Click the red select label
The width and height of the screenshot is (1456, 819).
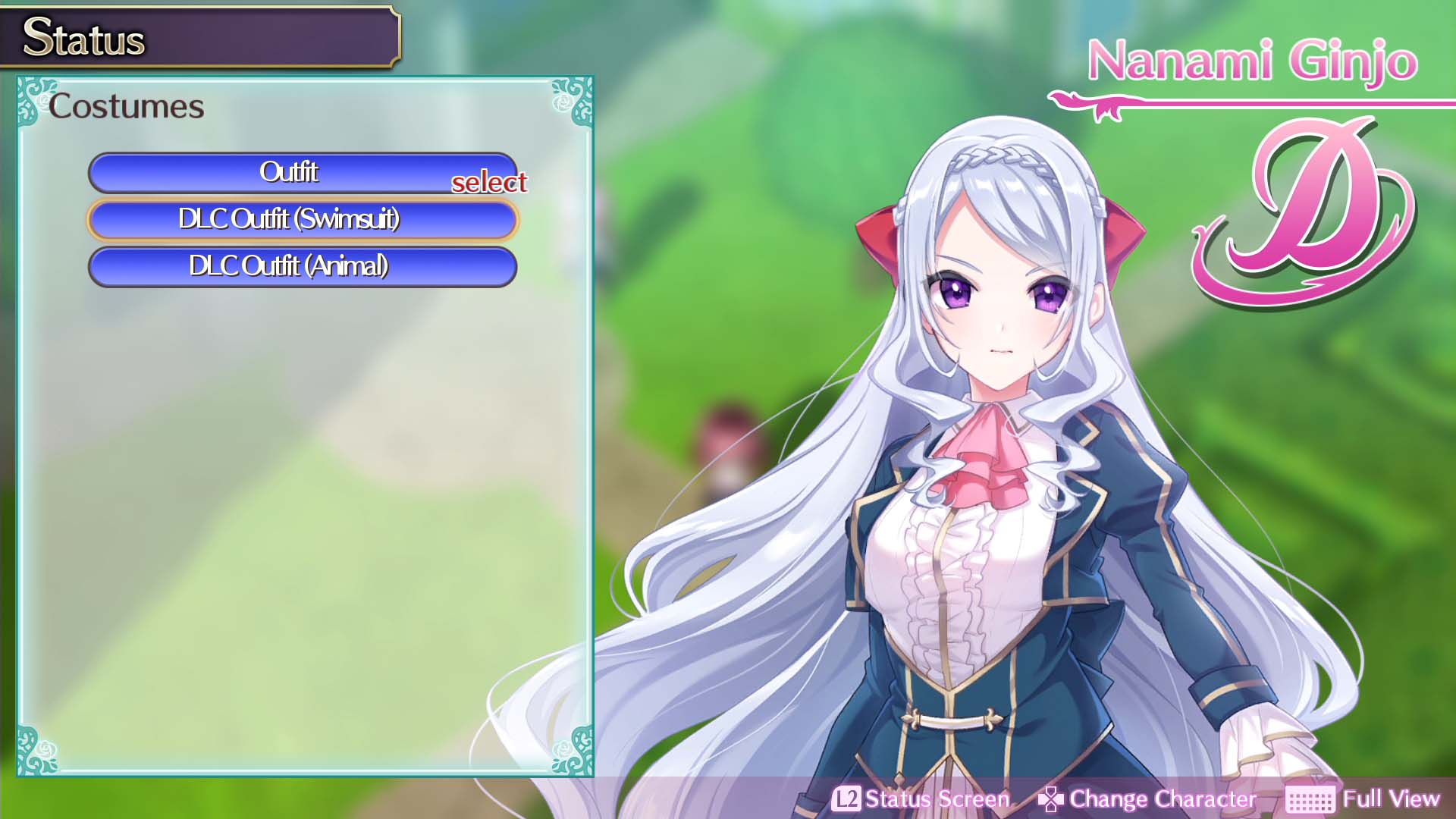click(490, 184)
